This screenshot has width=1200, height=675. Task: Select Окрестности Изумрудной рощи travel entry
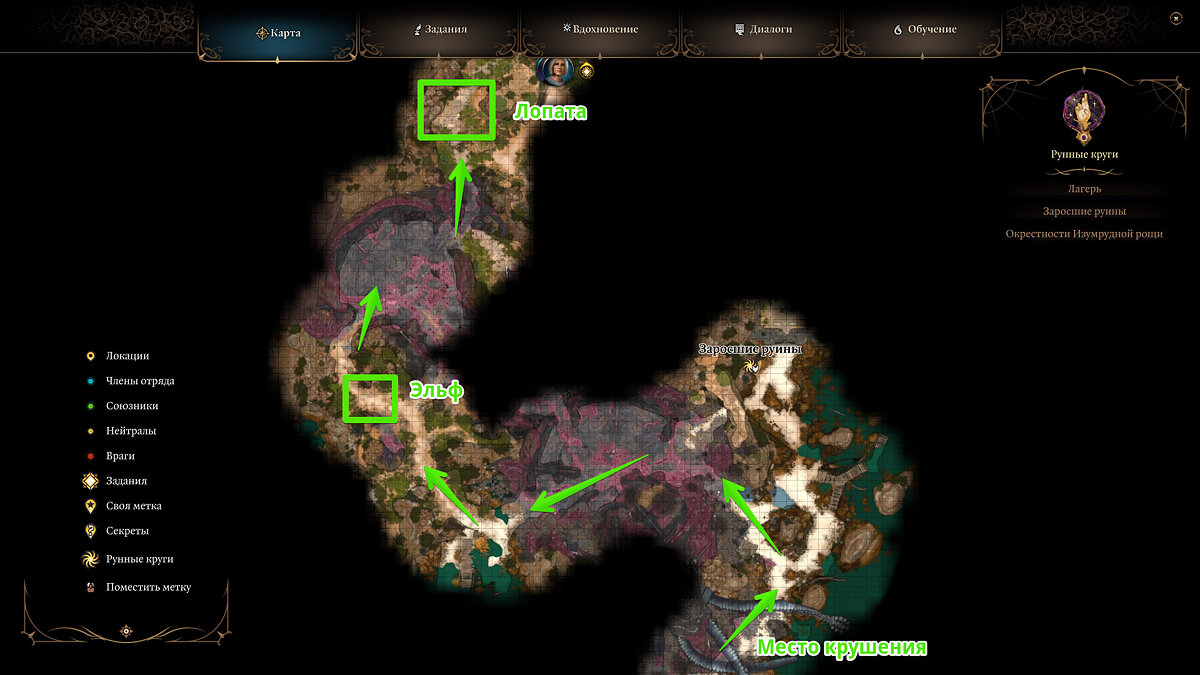click(x=1084, y=234)
